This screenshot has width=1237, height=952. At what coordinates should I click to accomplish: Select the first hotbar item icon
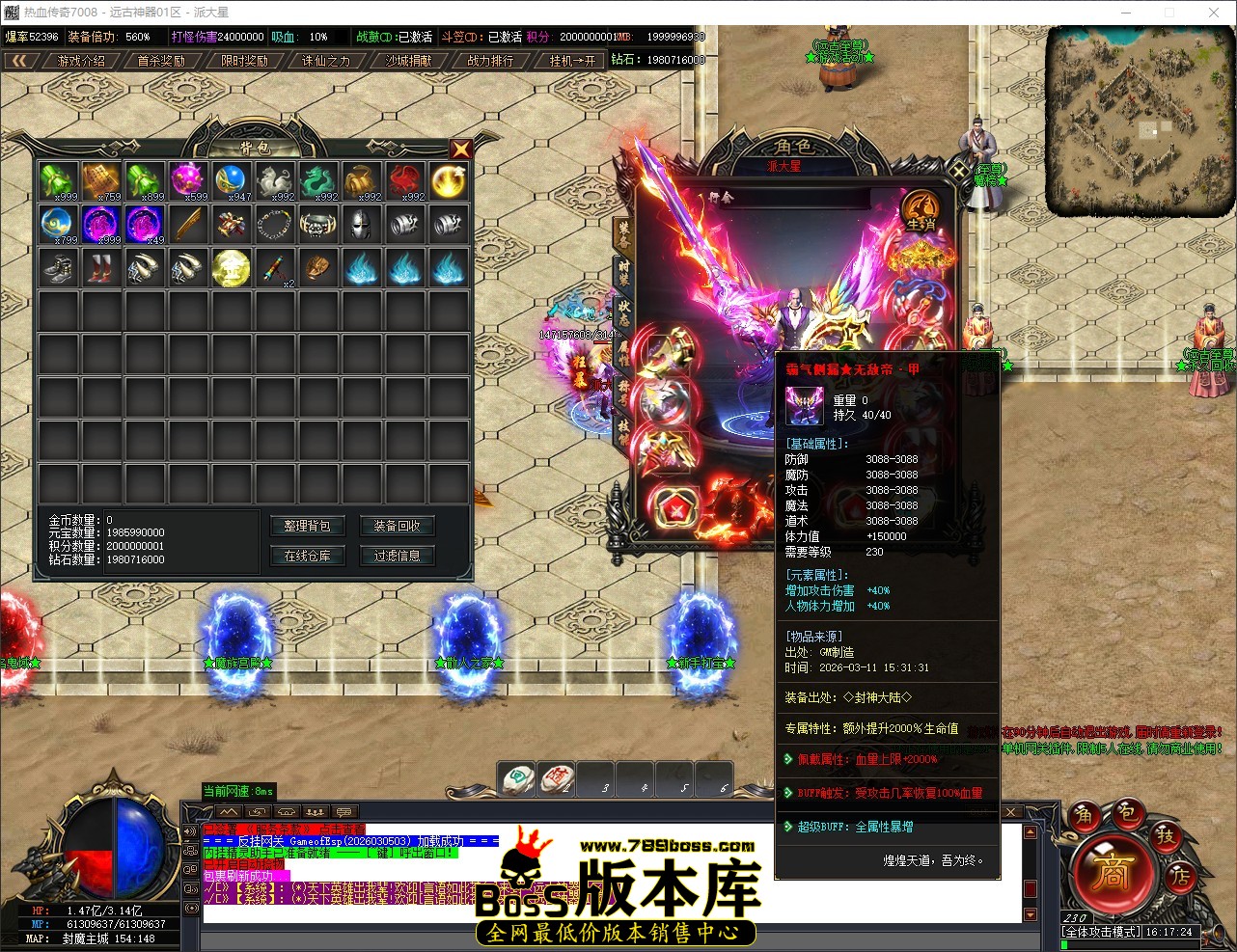point(516,778)
